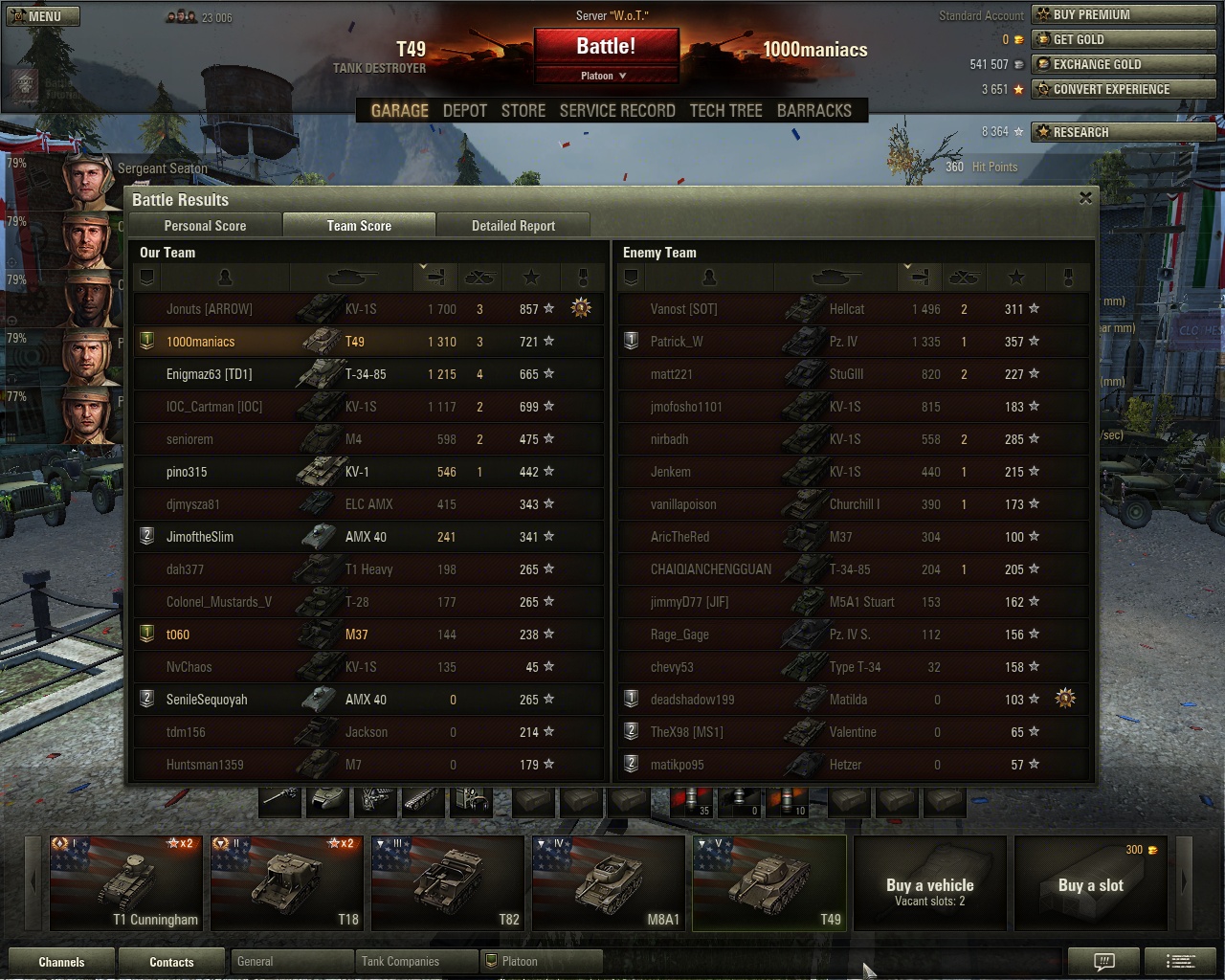
Task: Open the Research screen
Action: pos(1124,133)
